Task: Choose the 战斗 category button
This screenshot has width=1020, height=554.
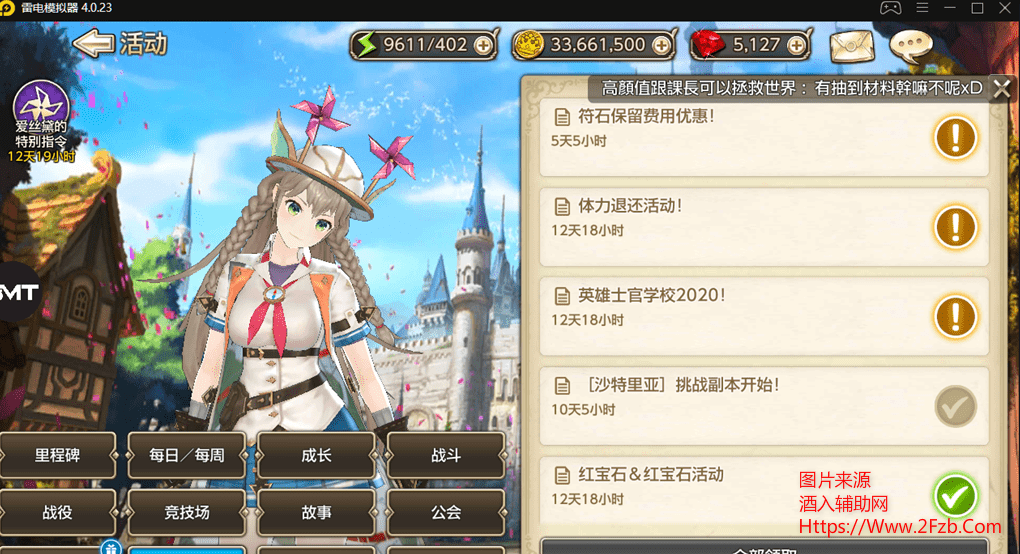Action: tap(446, 456)
